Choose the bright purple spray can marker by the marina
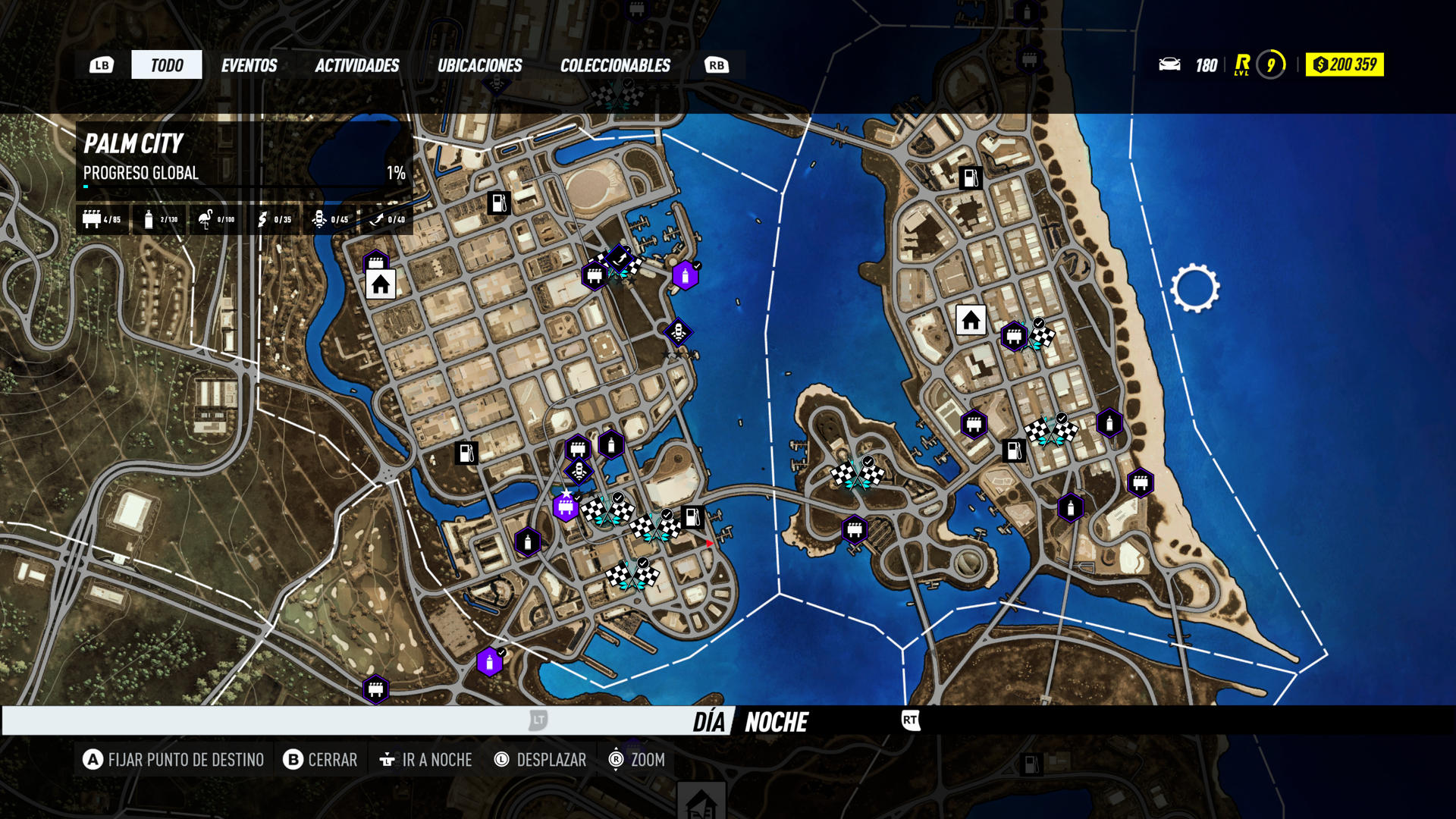The width and height of the screenshot is (1456, 819). pyautogui.click(x=685, y=276)
